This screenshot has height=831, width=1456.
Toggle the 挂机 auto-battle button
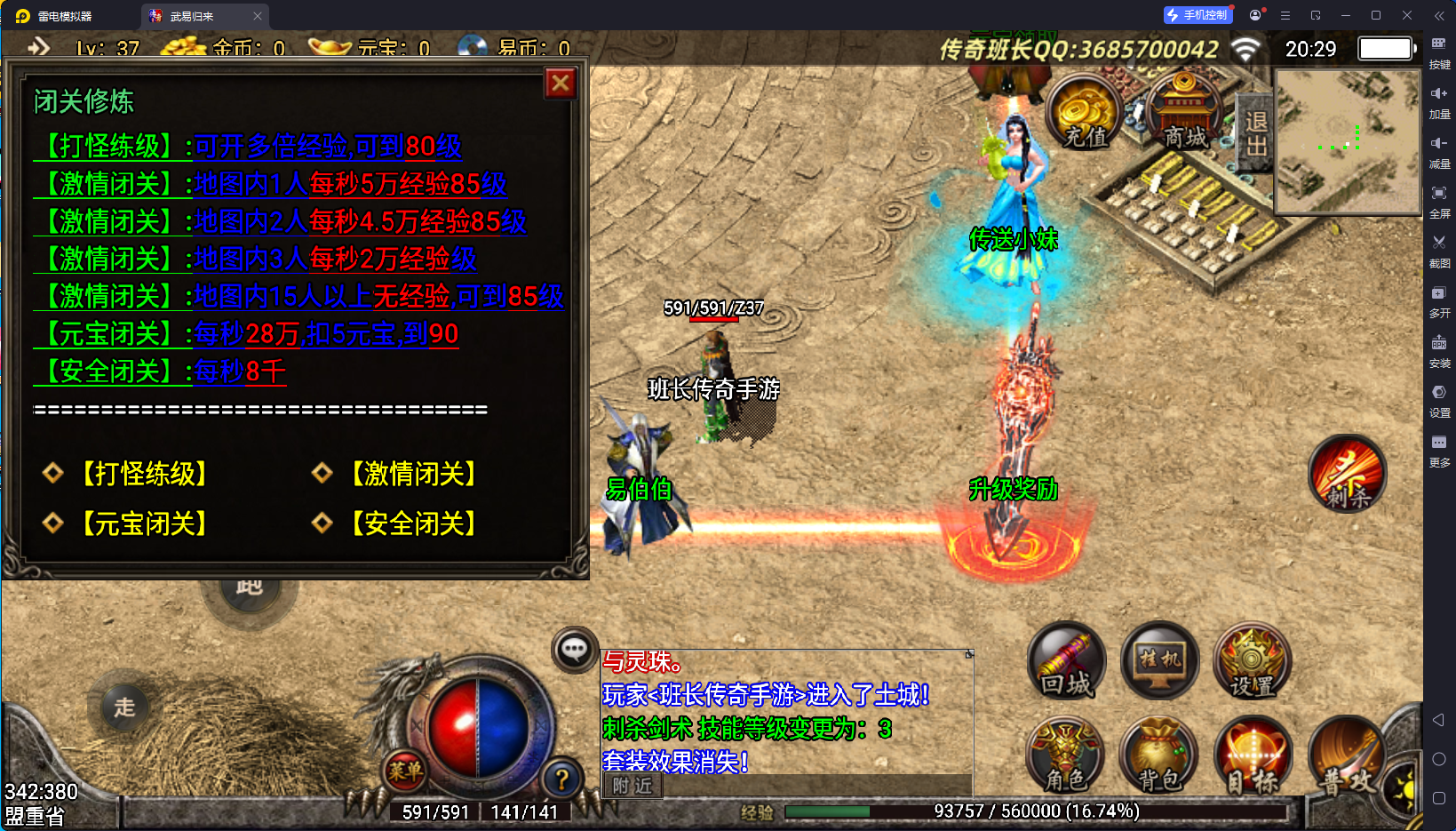click(1159, 662)
